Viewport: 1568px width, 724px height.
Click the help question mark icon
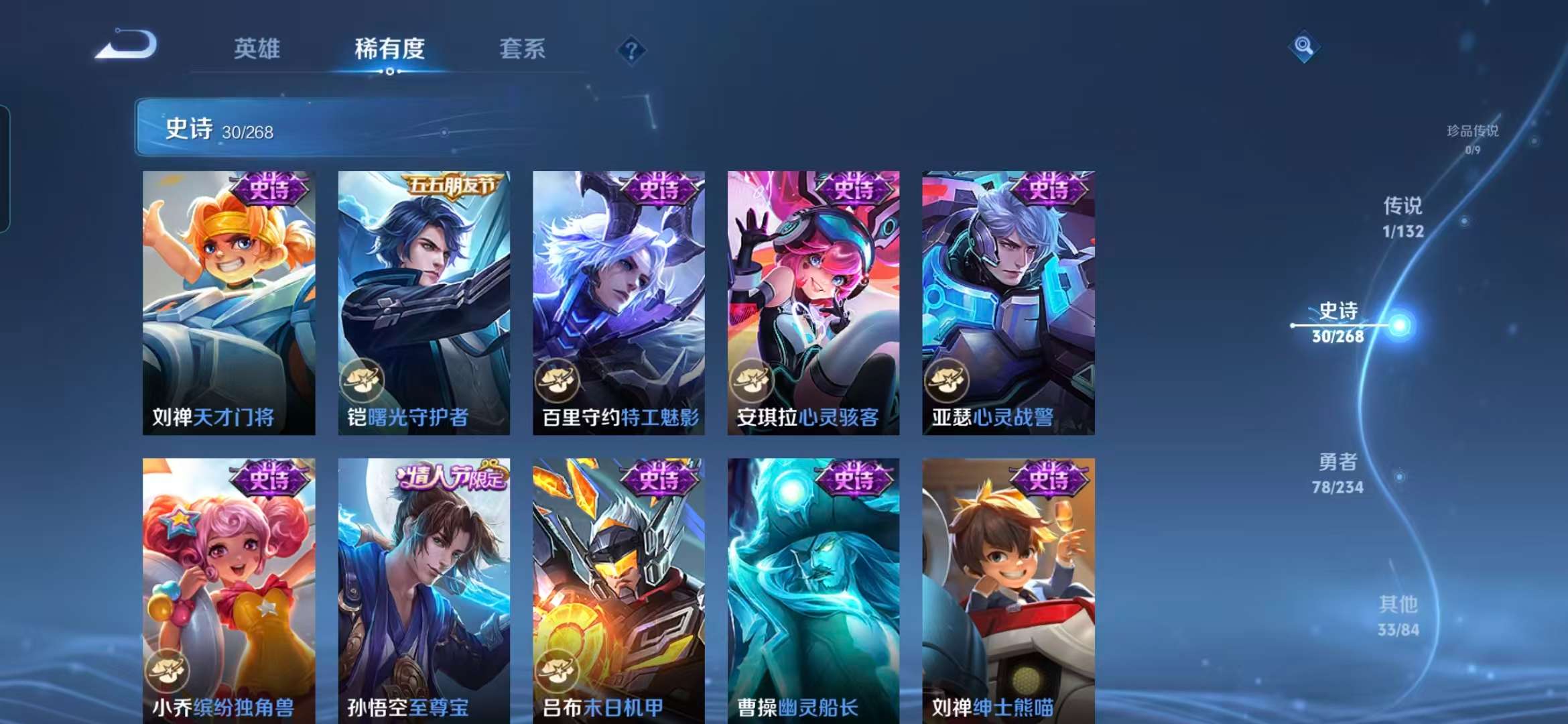631,50
